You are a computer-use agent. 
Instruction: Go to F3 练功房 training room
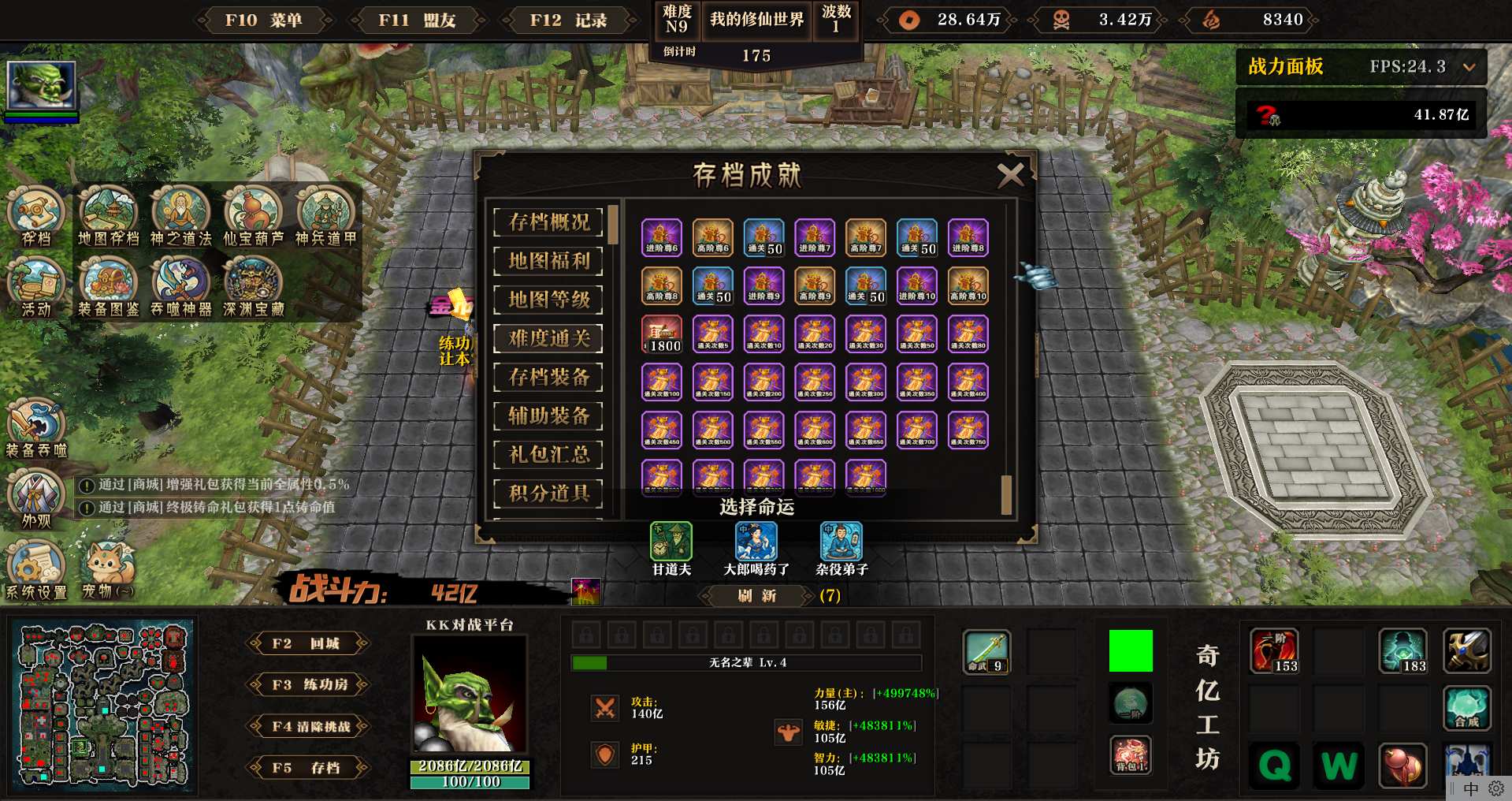pyautogui.click(x=307, y=684)
